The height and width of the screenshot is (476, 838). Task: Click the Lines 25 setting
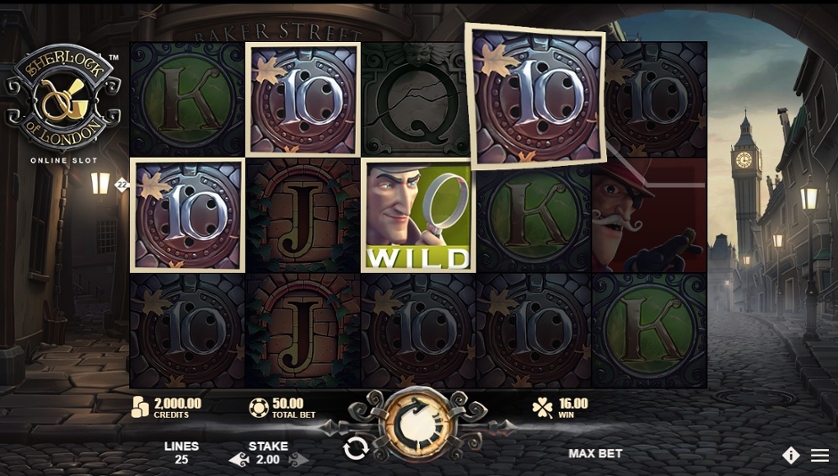(x=181, y=453)
